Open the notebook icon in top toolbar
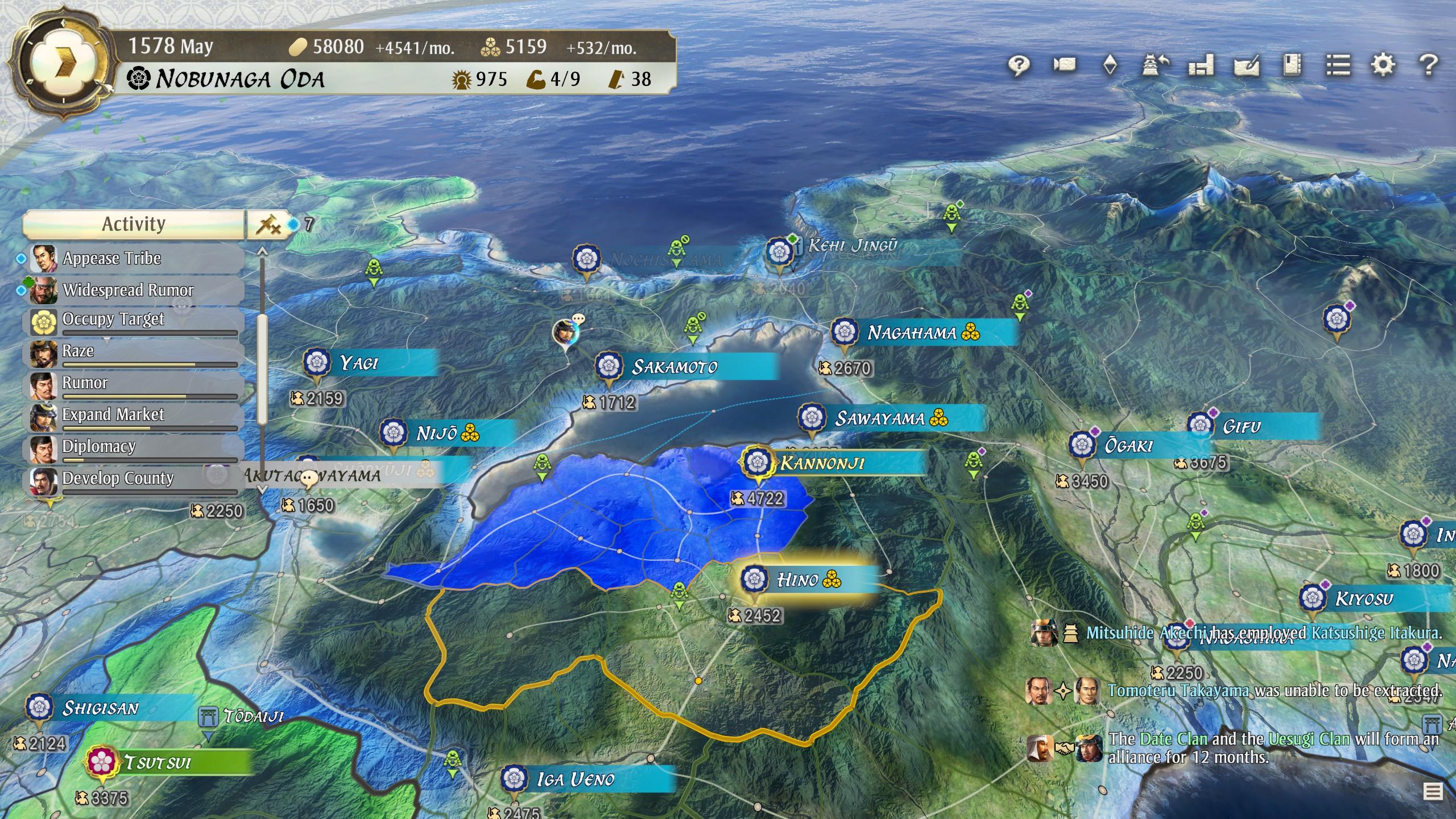The width and height of the screenshot is (1456, 819). coord(1292,65)
